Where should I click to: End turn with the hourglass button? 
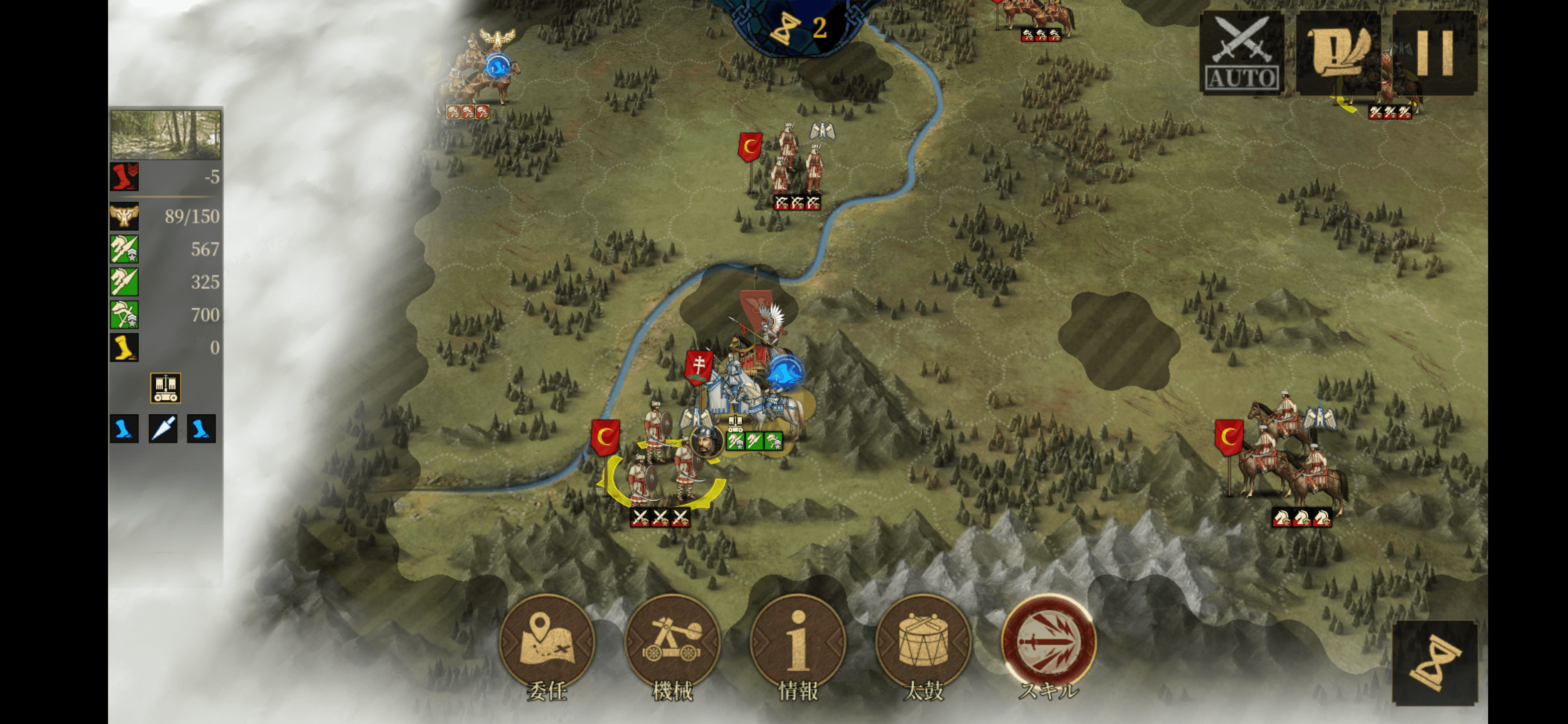click(x=1434, y=664)
